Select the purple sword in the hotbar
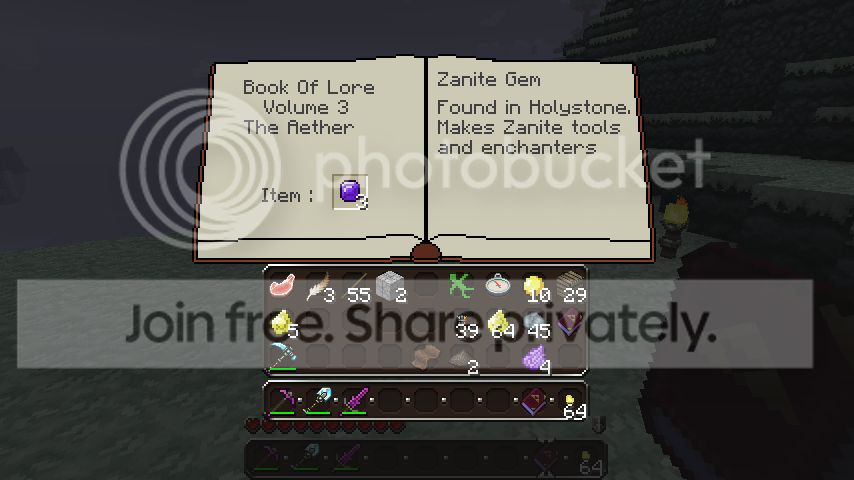 pyautogui.click(x=354, y=400)
